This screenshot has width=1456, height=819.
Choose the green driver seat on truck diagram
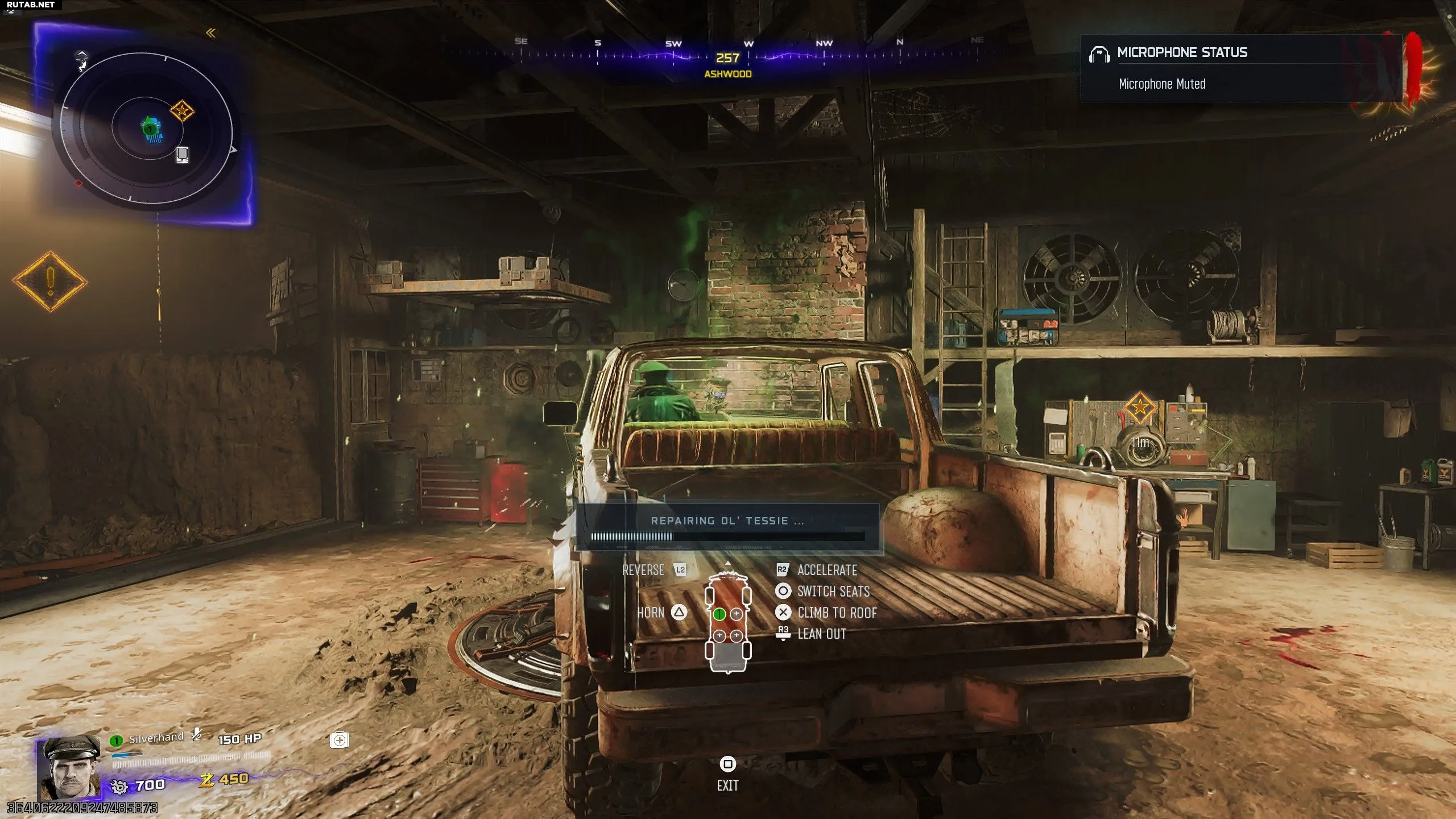719,614
